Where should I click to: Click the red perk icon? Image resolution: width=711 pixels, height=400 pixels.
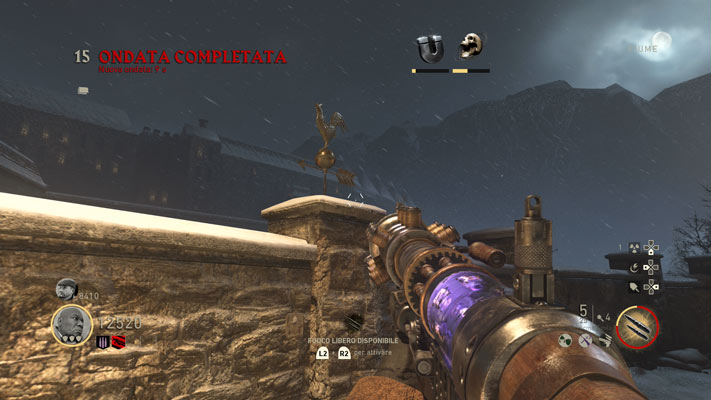coord(117,342)
